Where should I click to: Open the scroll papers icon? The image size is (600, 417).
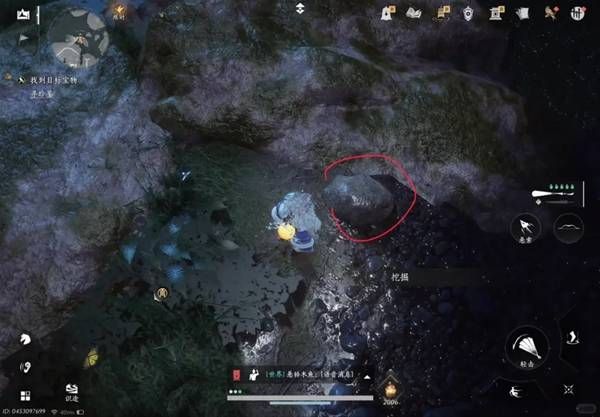522,13
